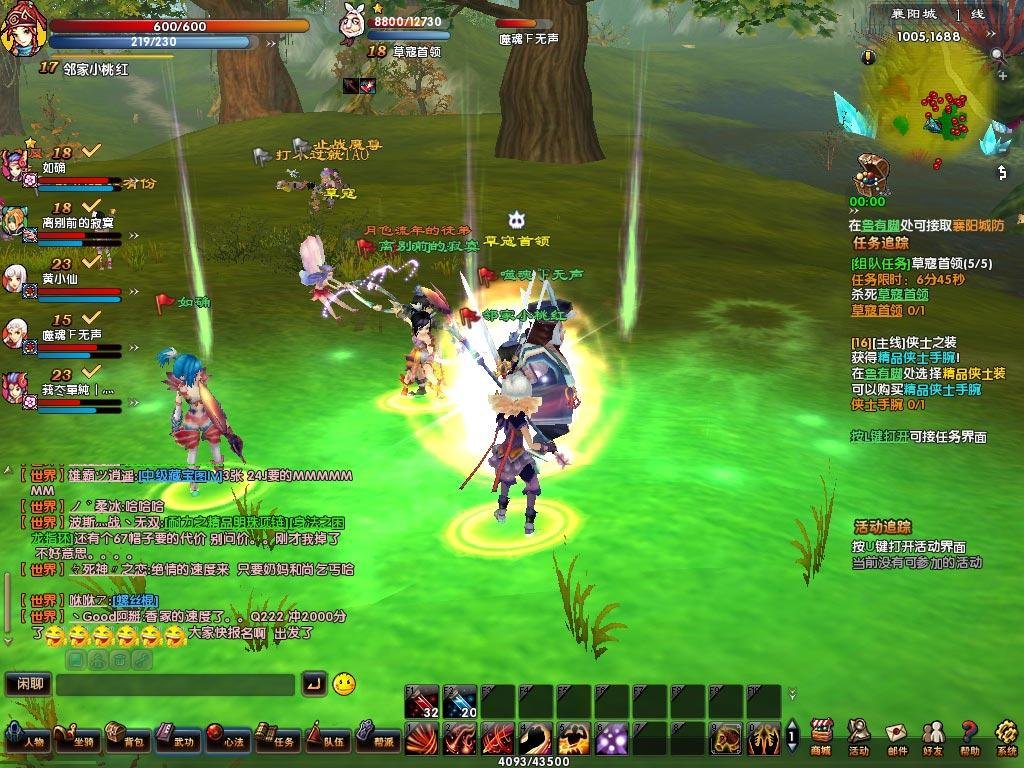Switch chat channel with the 闲聊 button

(x=28, y=685)
